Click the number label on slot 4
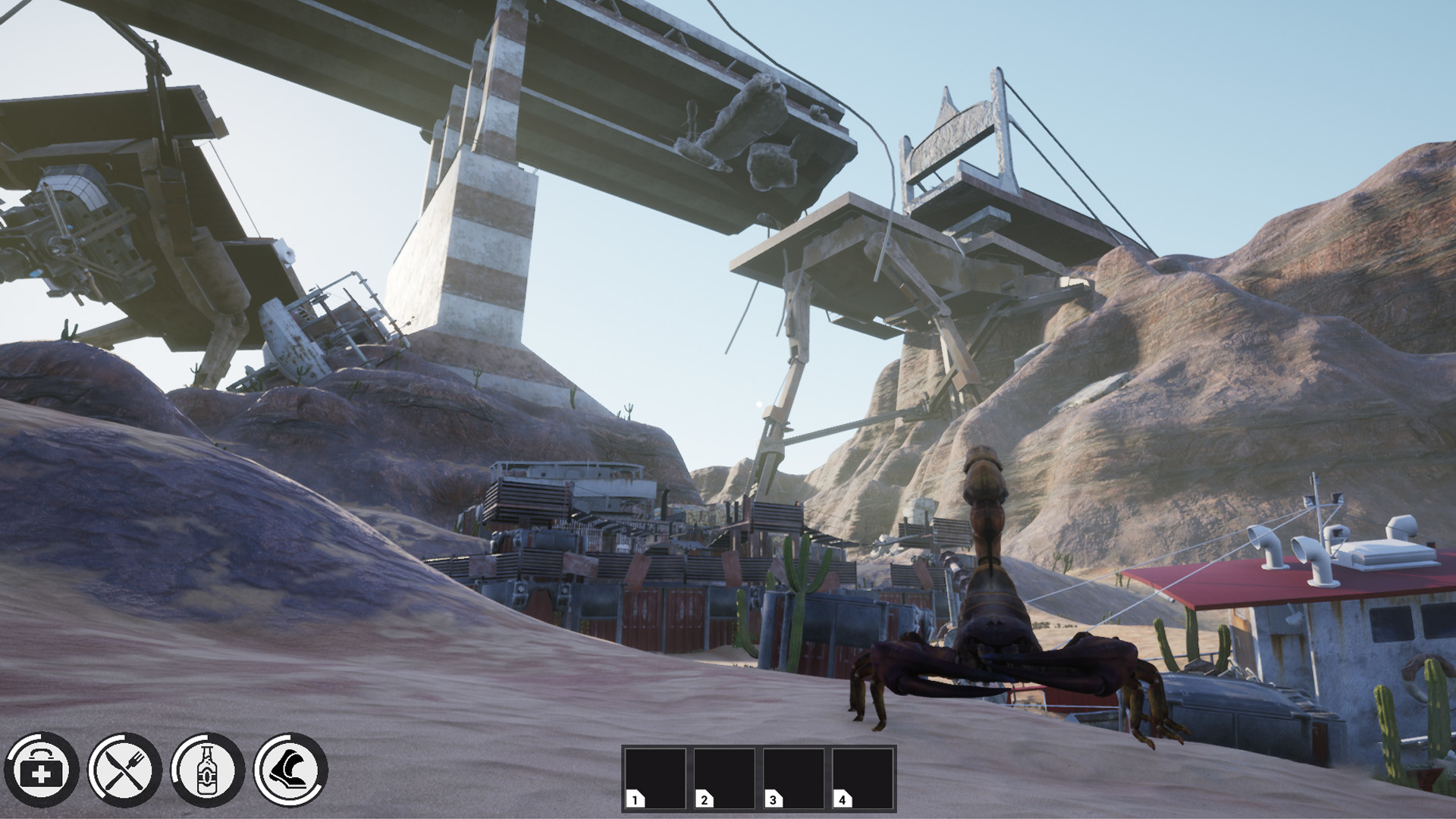The height and width of the screenshot is (819, 1456). [842, 800]
